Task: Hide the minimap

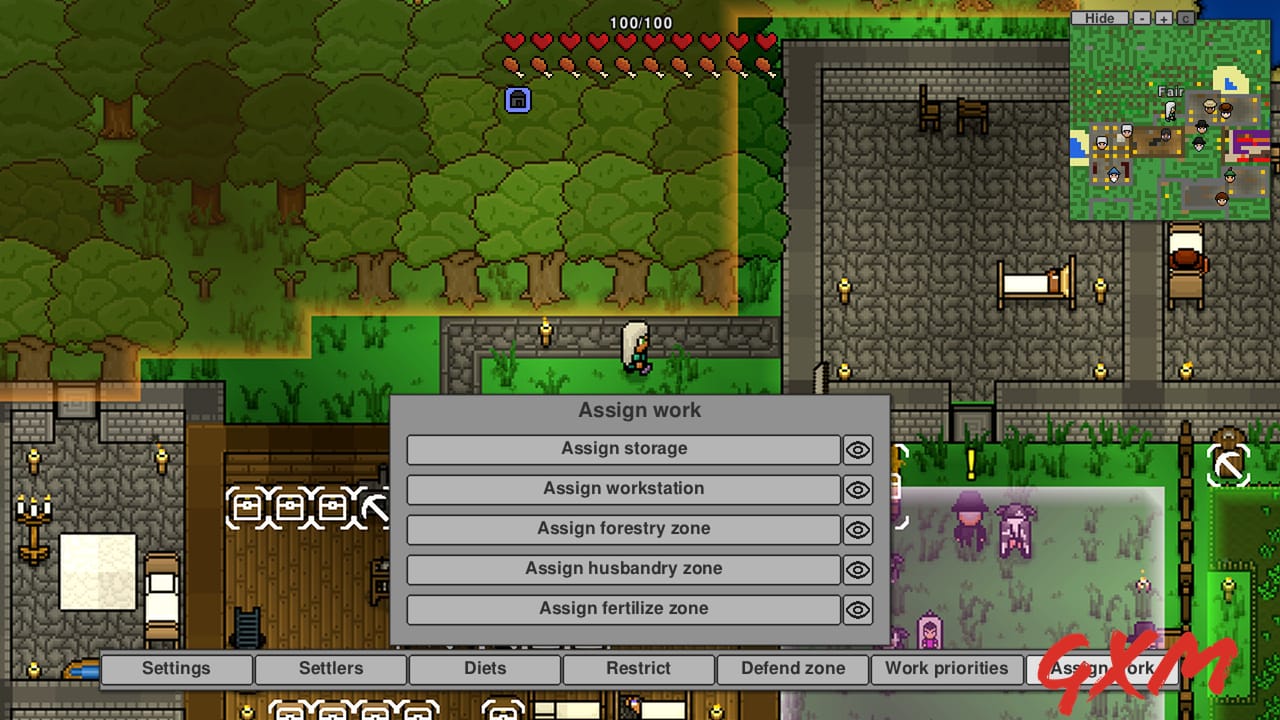Action: (1100, 17)
